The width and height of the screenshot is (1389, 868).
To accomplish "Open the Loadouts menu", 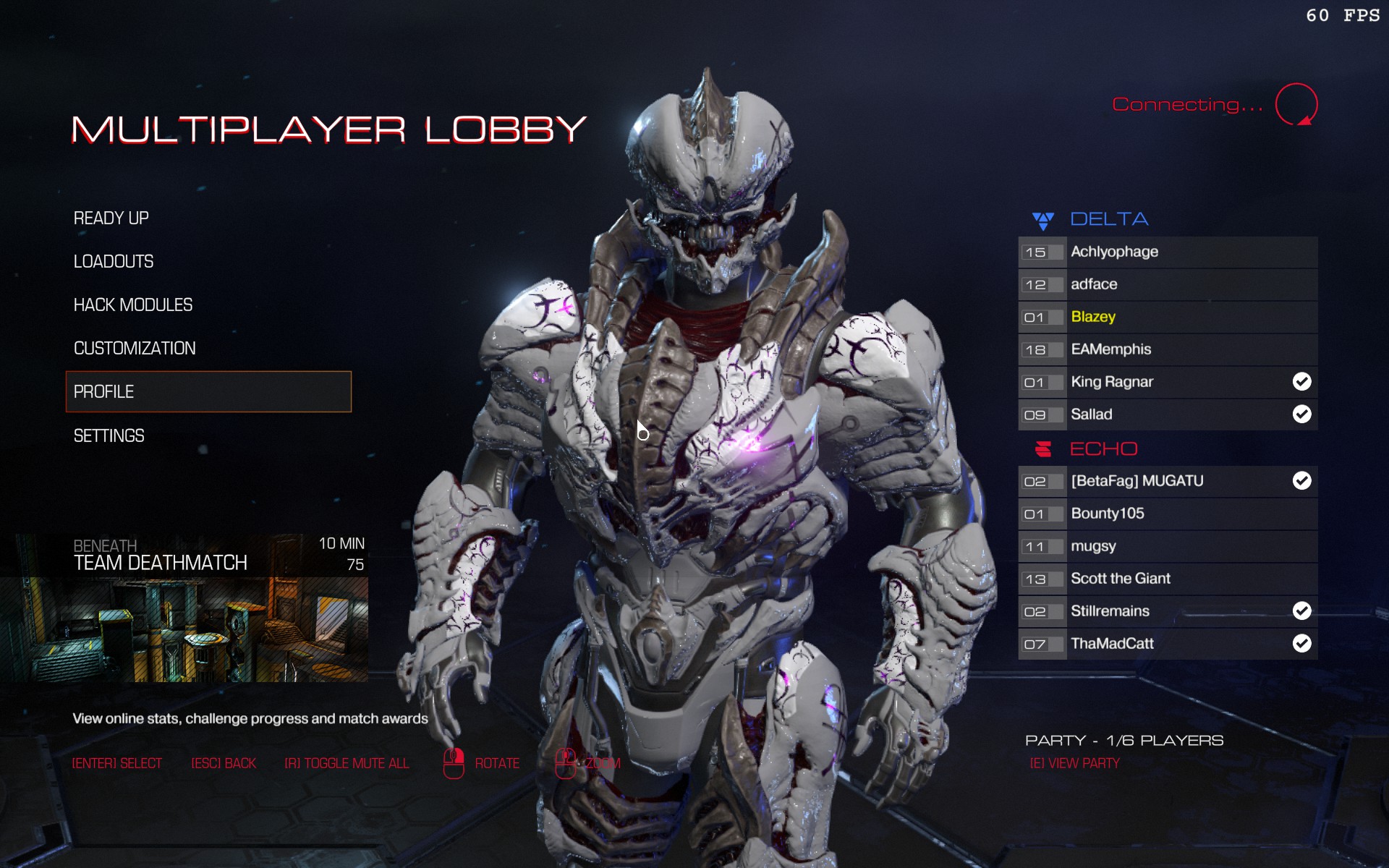I will [x=114, y=261].
